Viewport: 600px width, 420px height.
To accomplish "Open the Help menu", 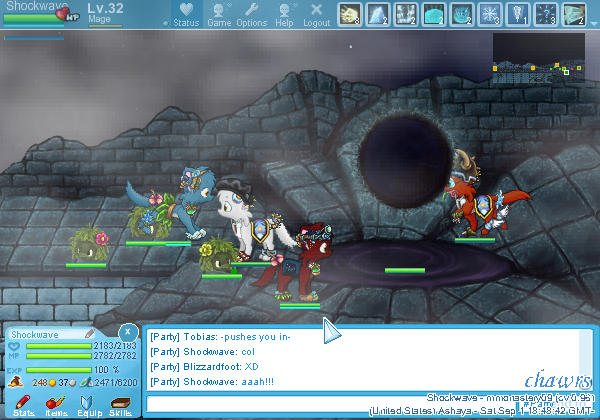I will pyautogui.click(x=284, y=13).
